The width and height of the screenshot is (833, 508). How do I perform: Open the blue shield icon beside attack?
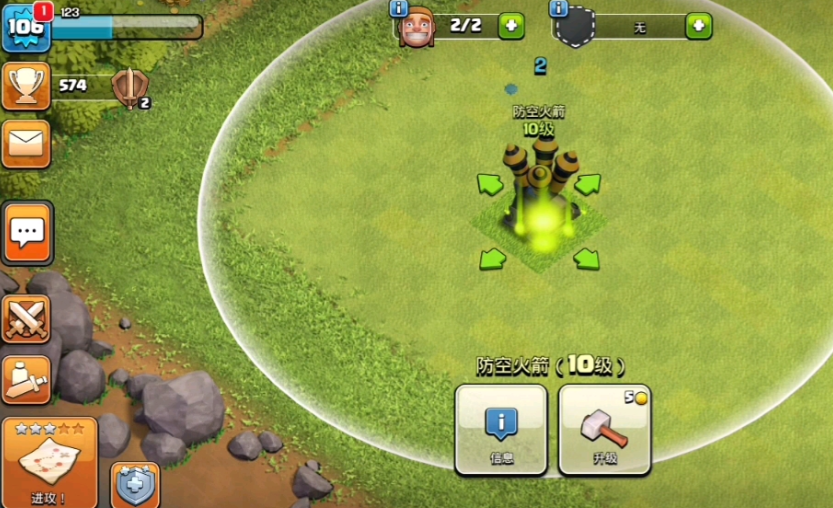(x=134, y=486)
